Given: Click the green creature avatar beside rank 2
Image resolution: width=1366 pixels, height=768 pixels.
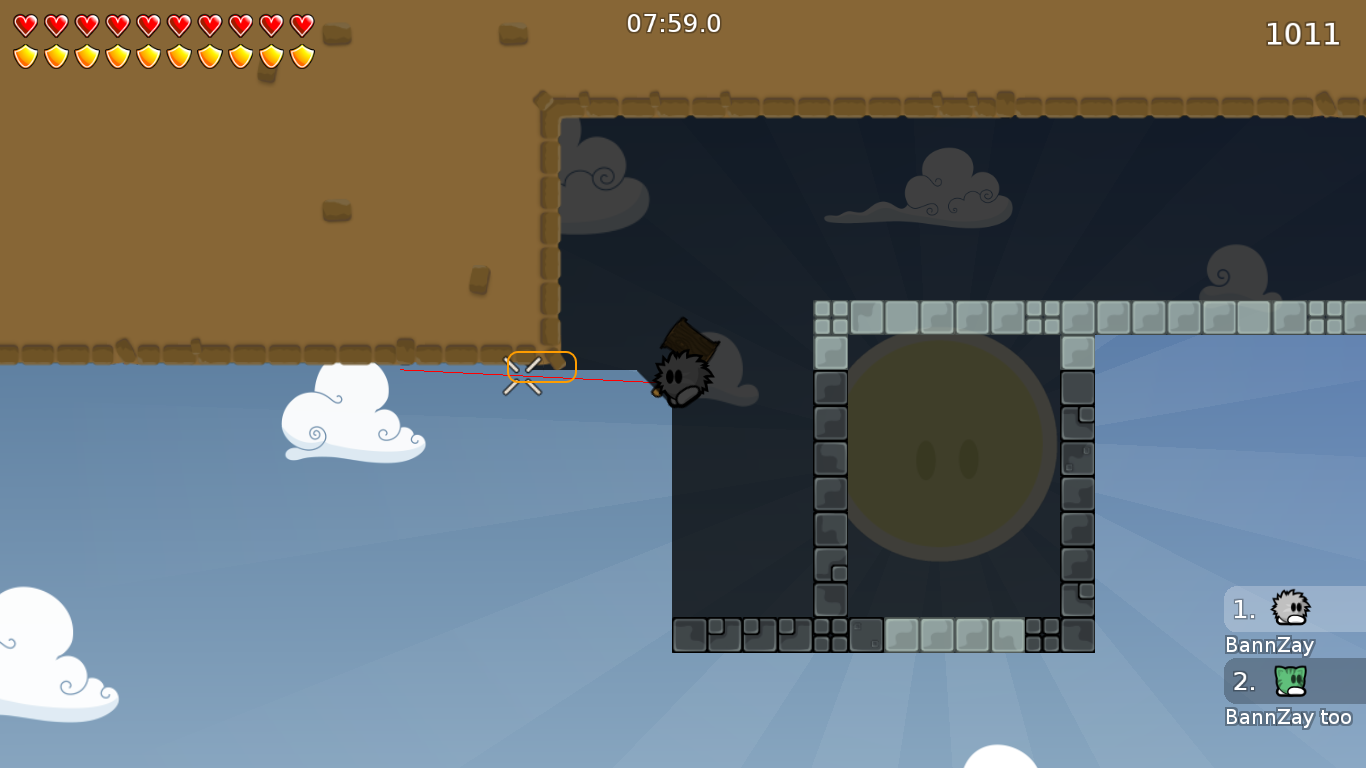Looking at the screenshot, I should 1291,681.
